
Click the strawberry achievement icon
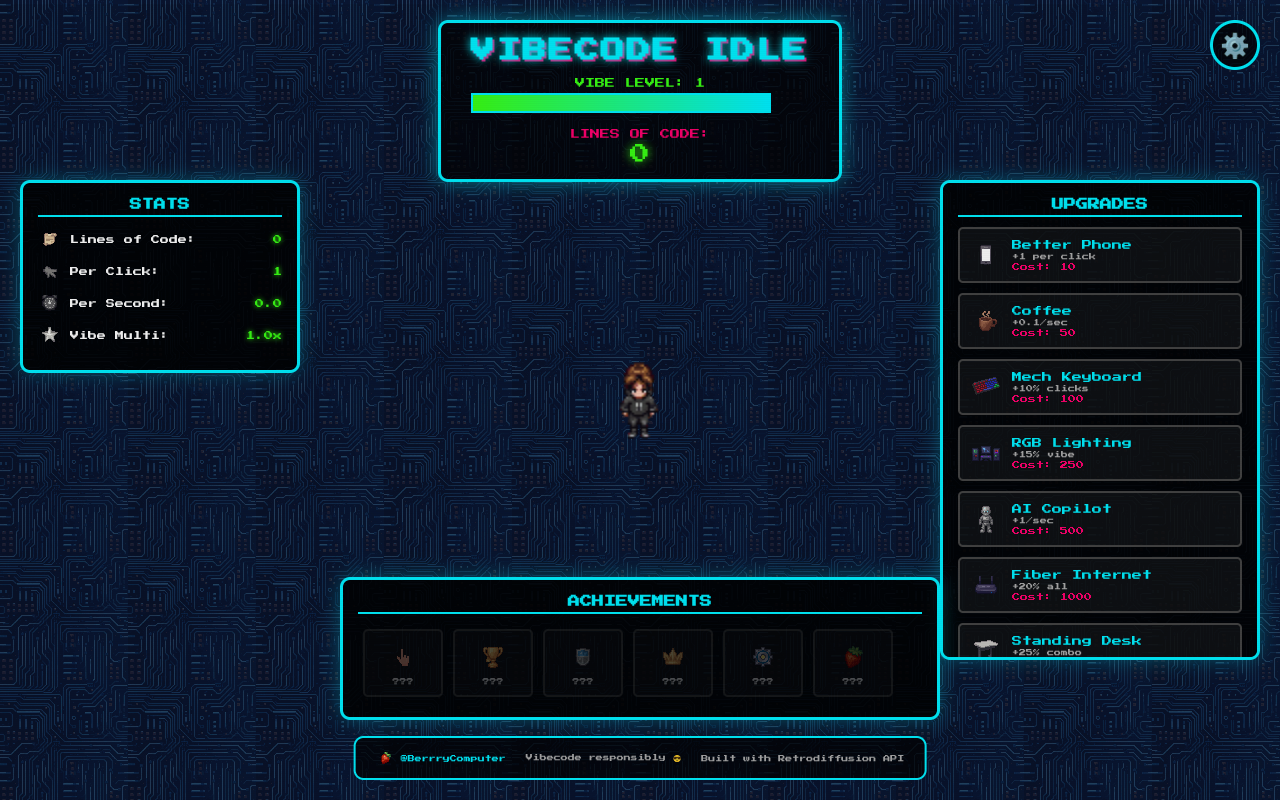point(852,656)
